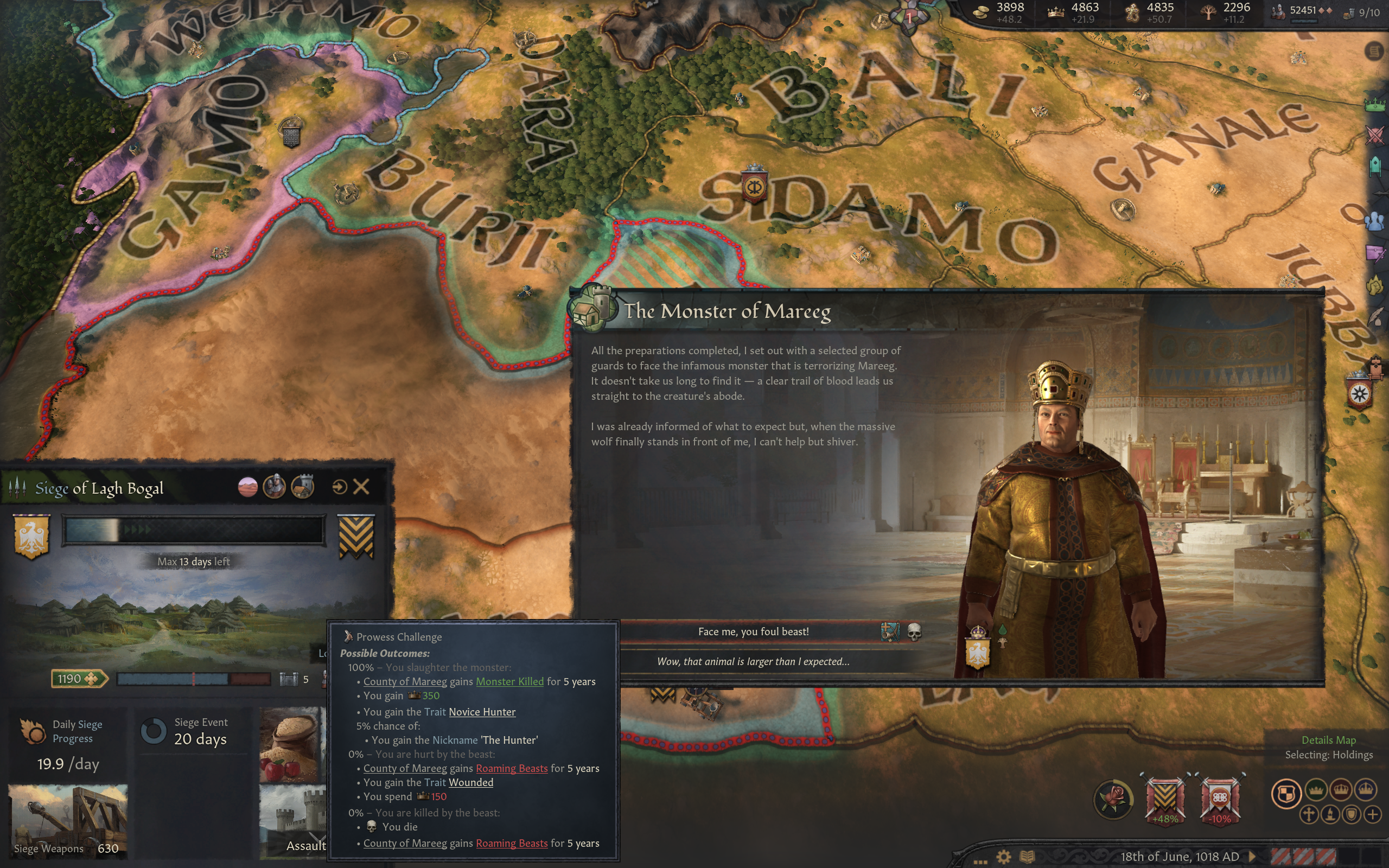The image size is (1389, 868).
Task: Open the crossed swords Military tab
Action: pyautogui.click(x=1375, y=136)
